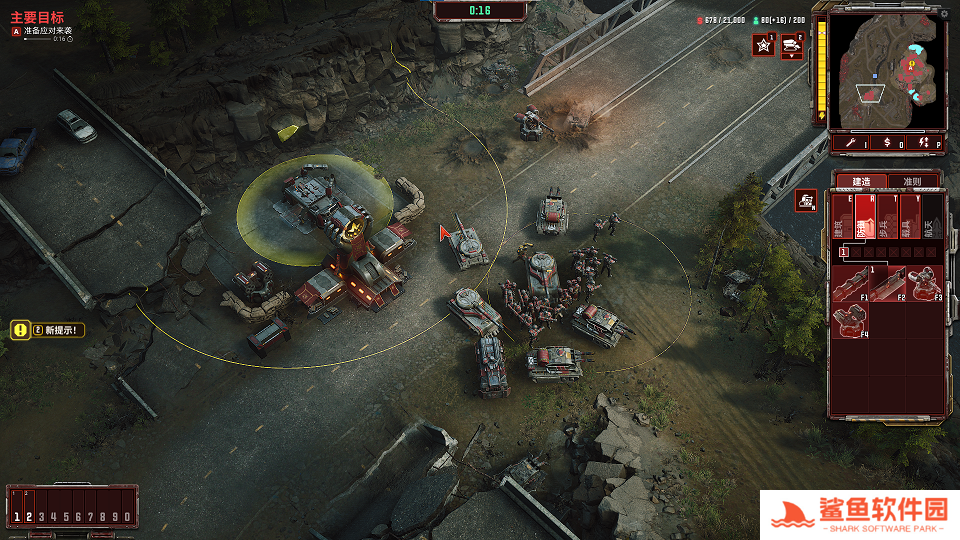Choose the 防御 build category
960x540 pixels.
[864, 218]
